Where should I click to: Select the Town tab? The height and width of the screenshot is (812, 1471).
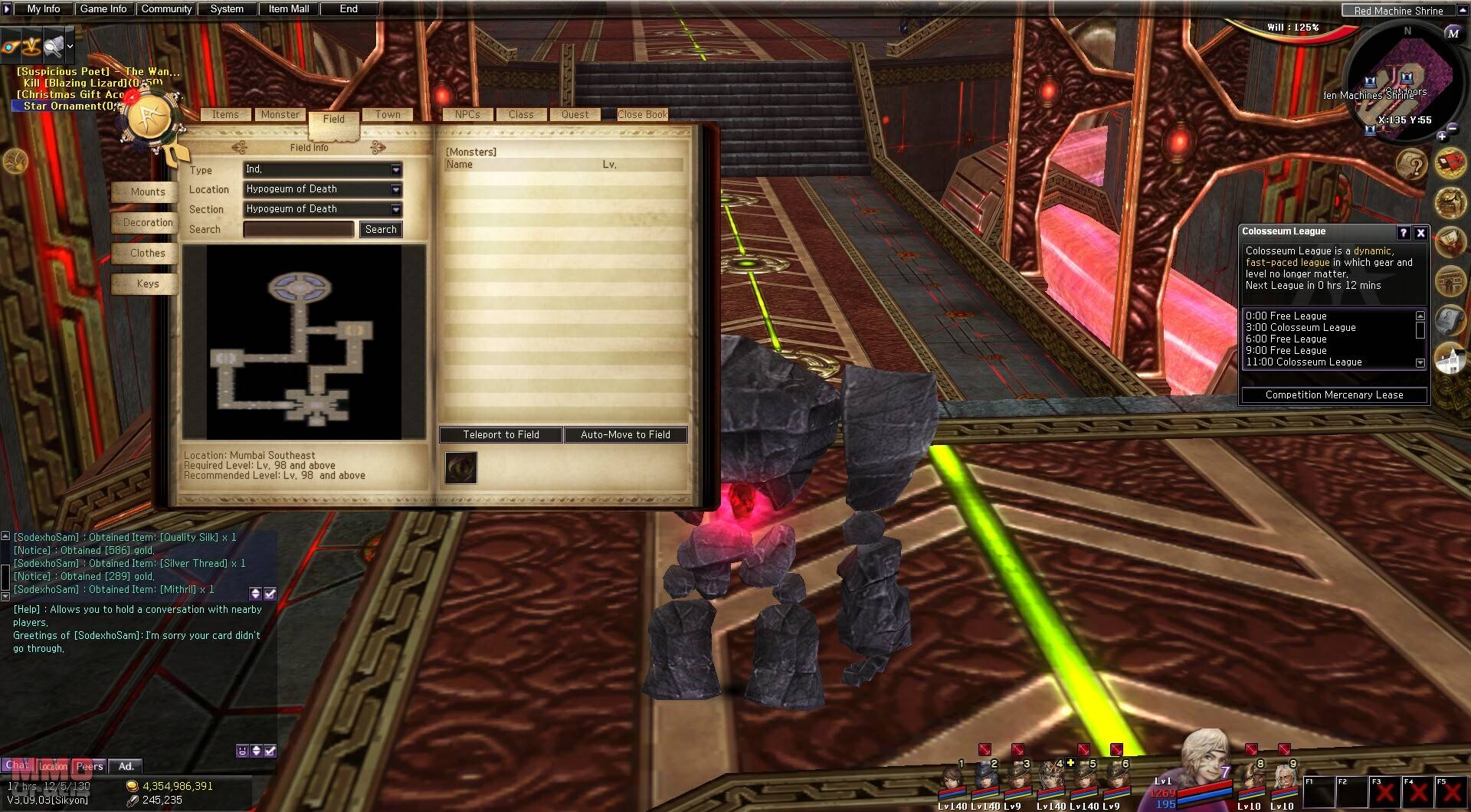[x=388, y=115]
